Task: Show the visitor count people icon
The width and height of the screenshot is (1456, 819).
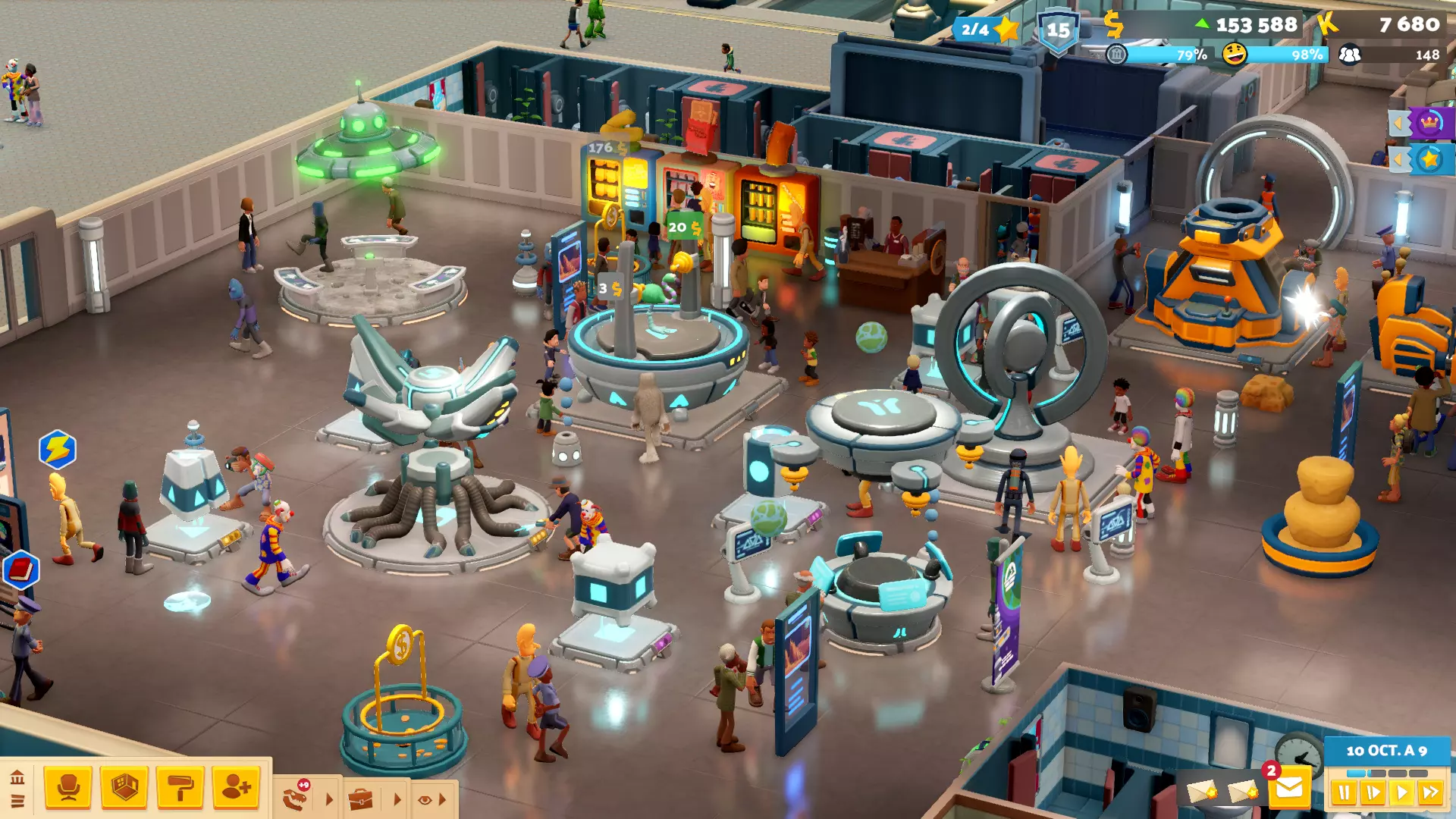Action: pos(1349,55)
